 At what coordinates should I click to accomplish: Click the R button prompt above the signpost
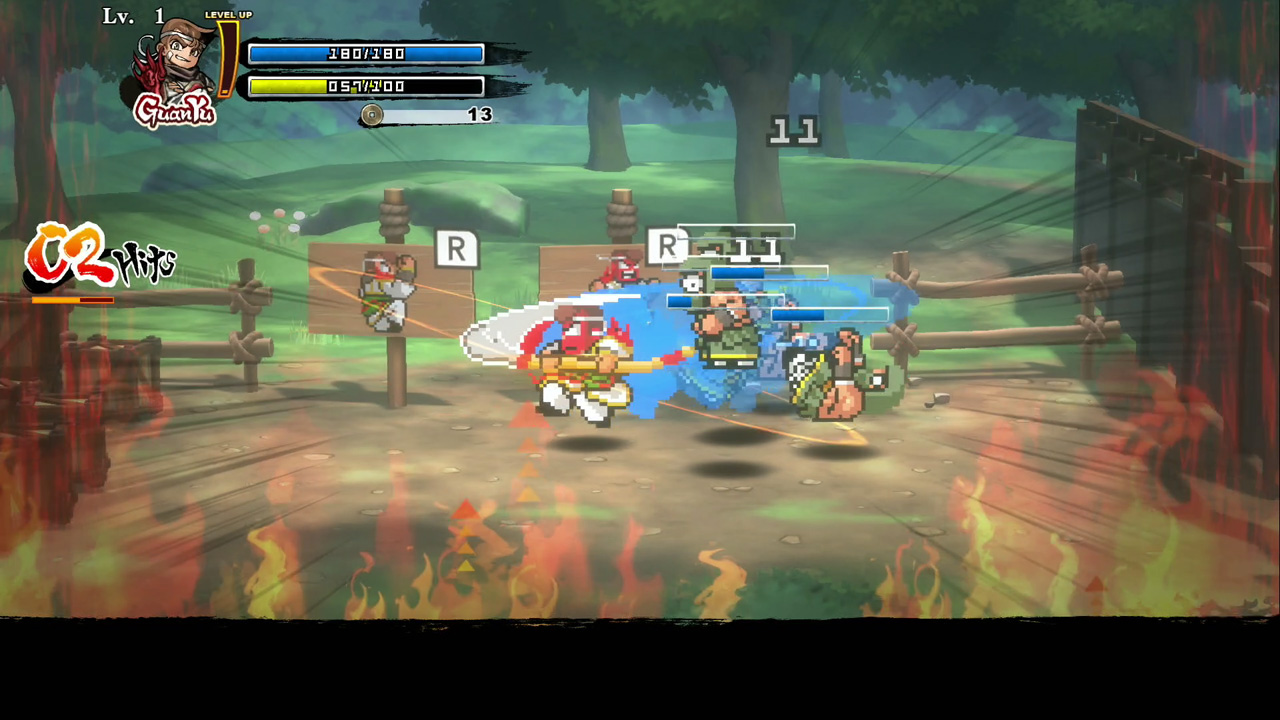[x=458, y=250]
